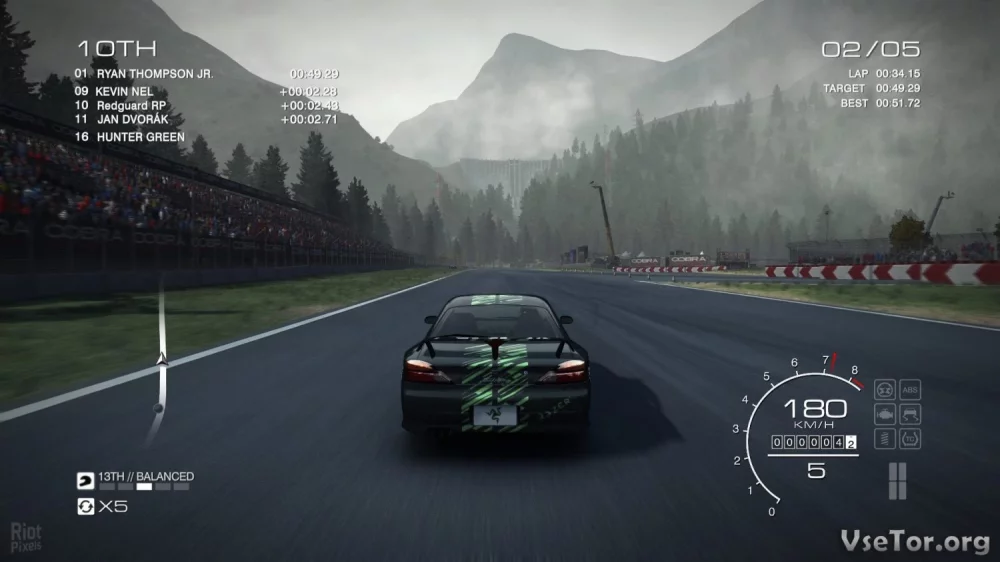The image size is (1000, 562).
Task: Select the suspension spring damage icon
Action: click(x=884, y=438)
